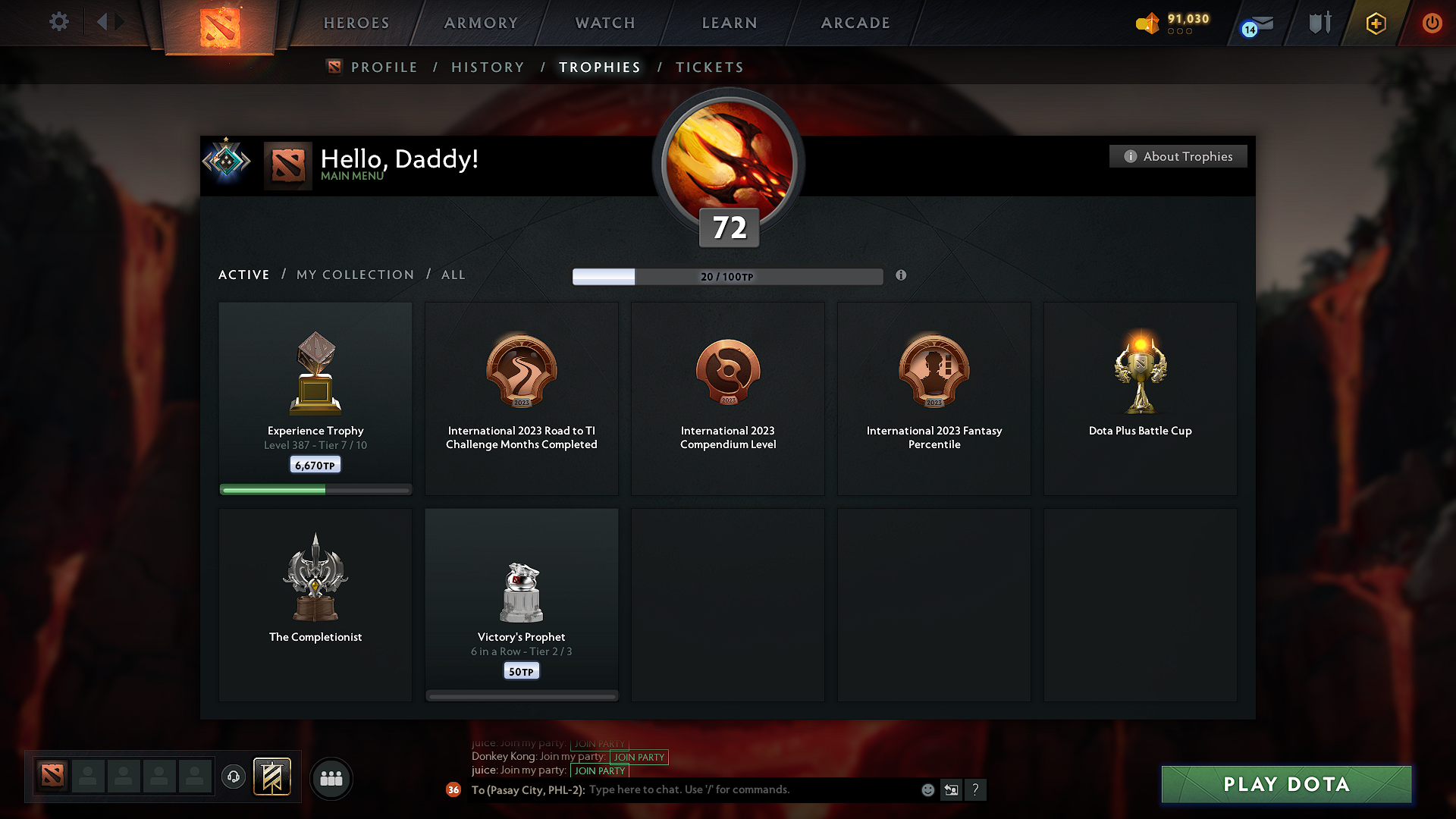Open the friends list people icon
1456x819 pixels.
[331, 778]
